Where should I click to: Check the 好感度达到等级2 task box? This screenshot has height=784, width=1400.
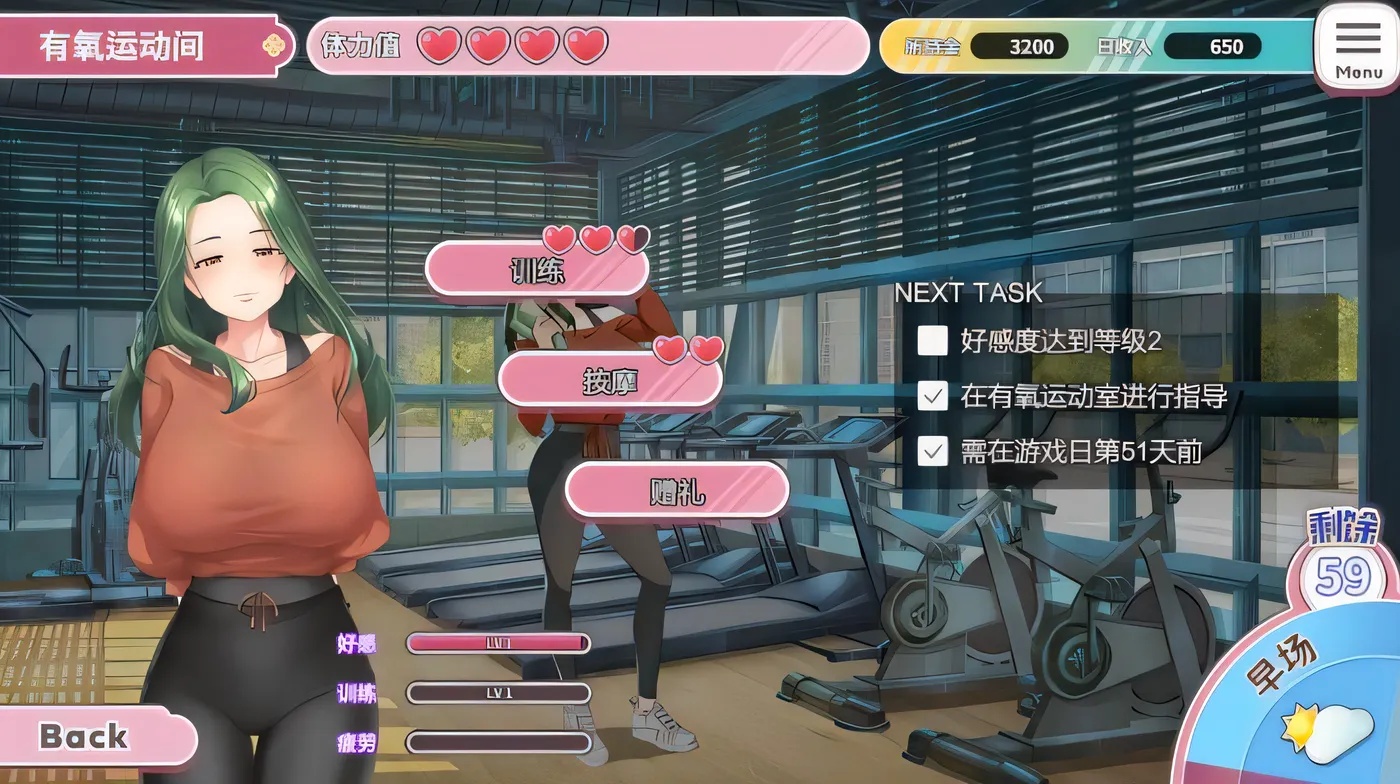click(931, 341)
